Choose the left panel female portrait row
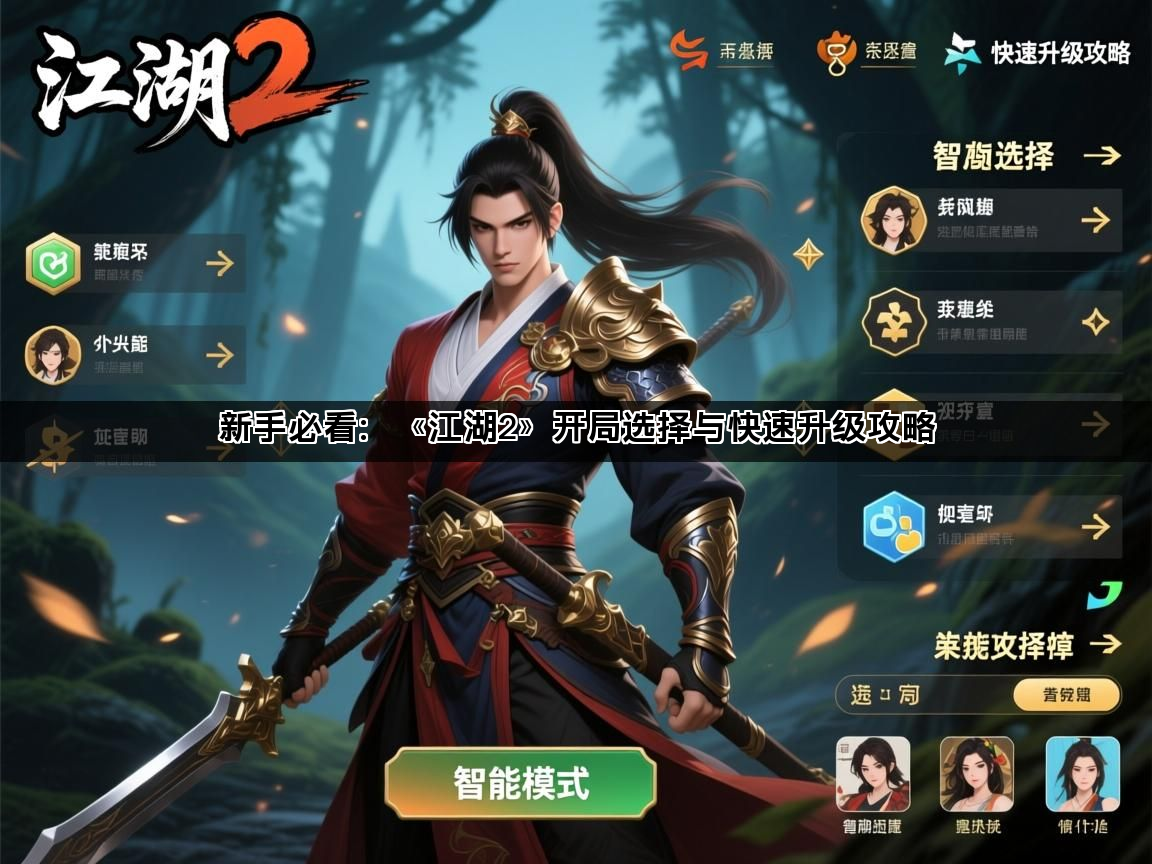The width and height of the screenshot is (1152, 864). tap(136, 355)
